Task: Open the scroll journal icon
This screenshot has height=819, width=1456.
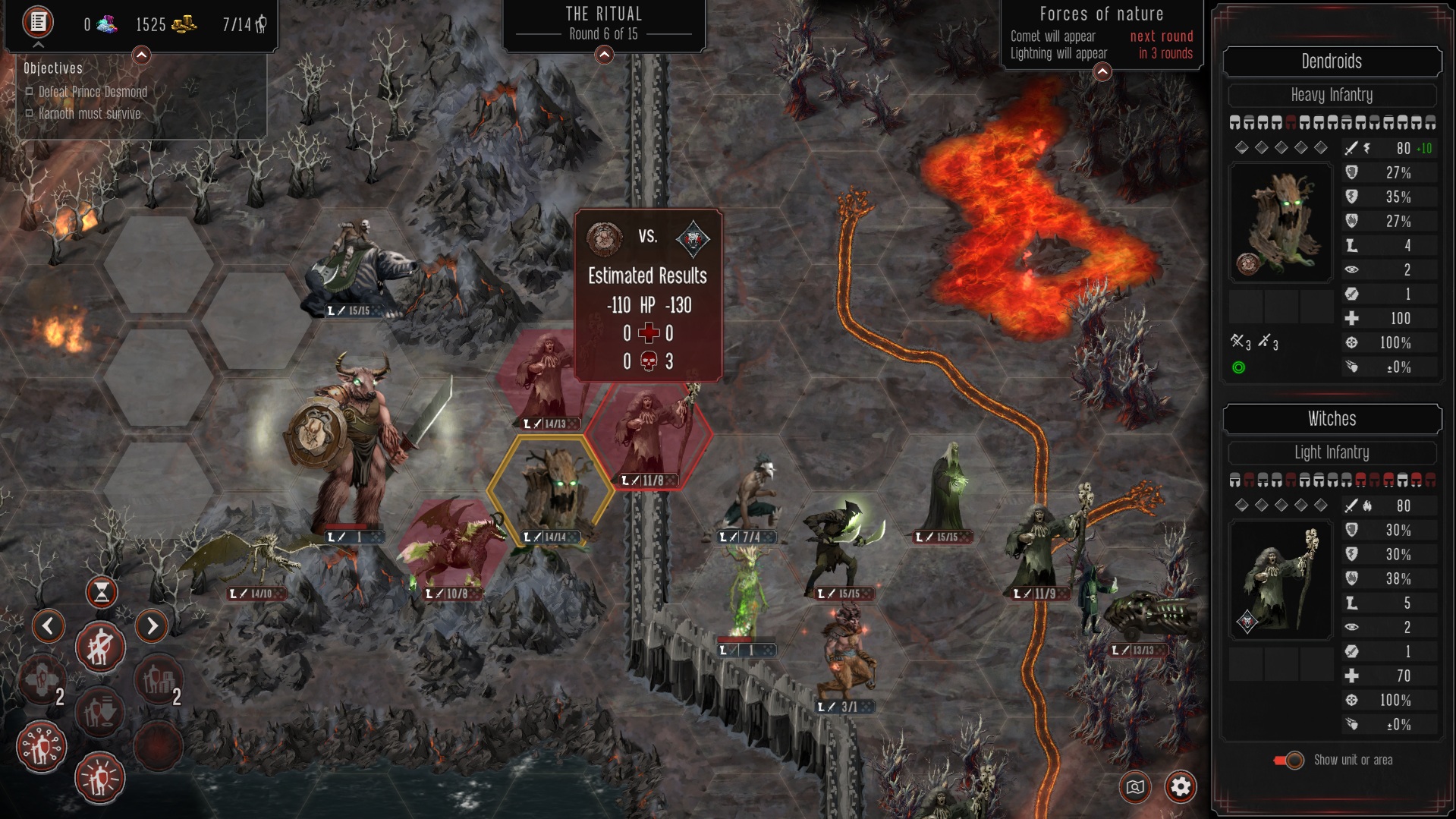Action: [38, 22]
